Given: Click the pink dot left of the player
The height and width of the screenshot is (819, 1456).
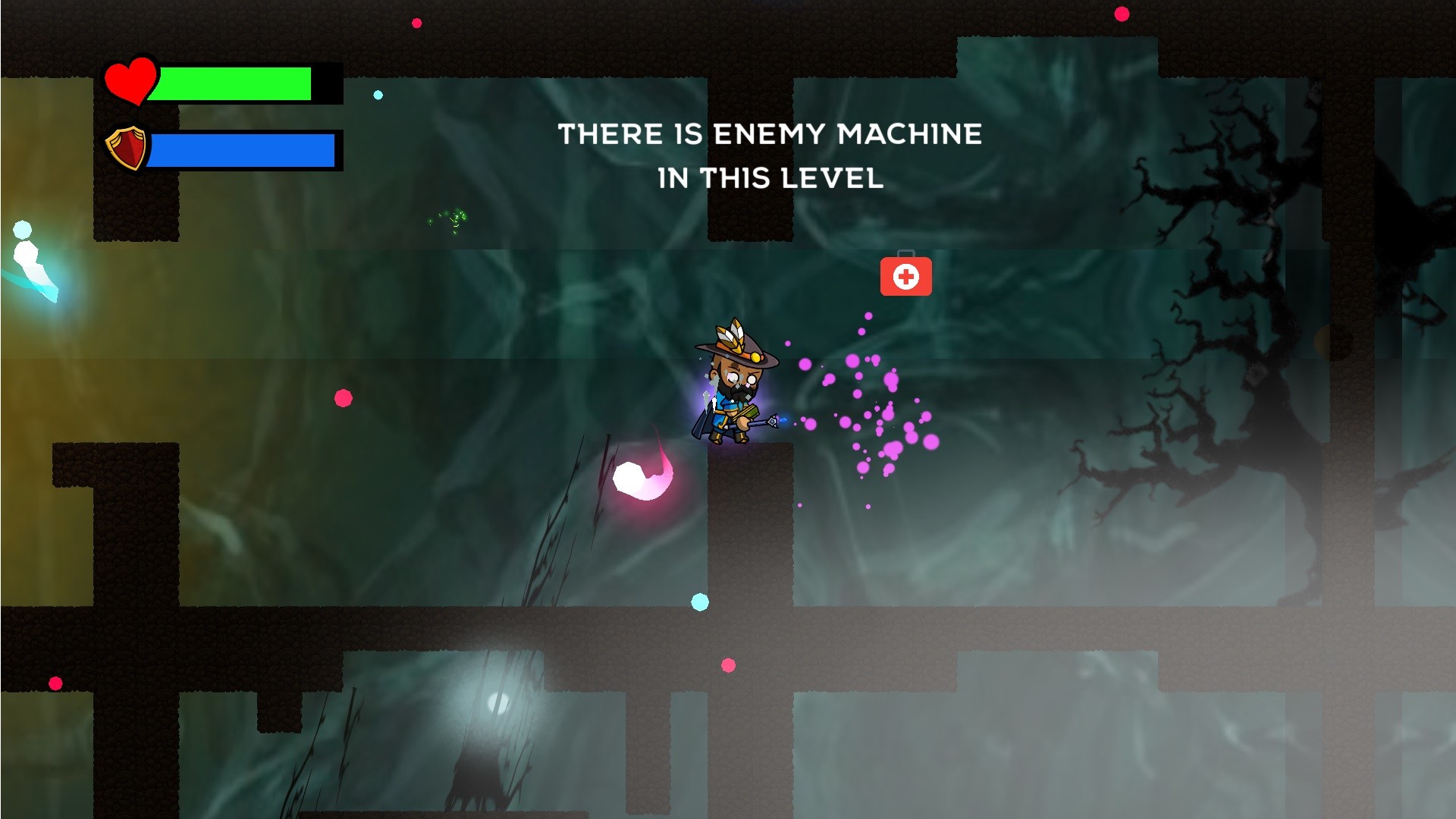Looking at the screenshot, I should (x=343, y=397).
